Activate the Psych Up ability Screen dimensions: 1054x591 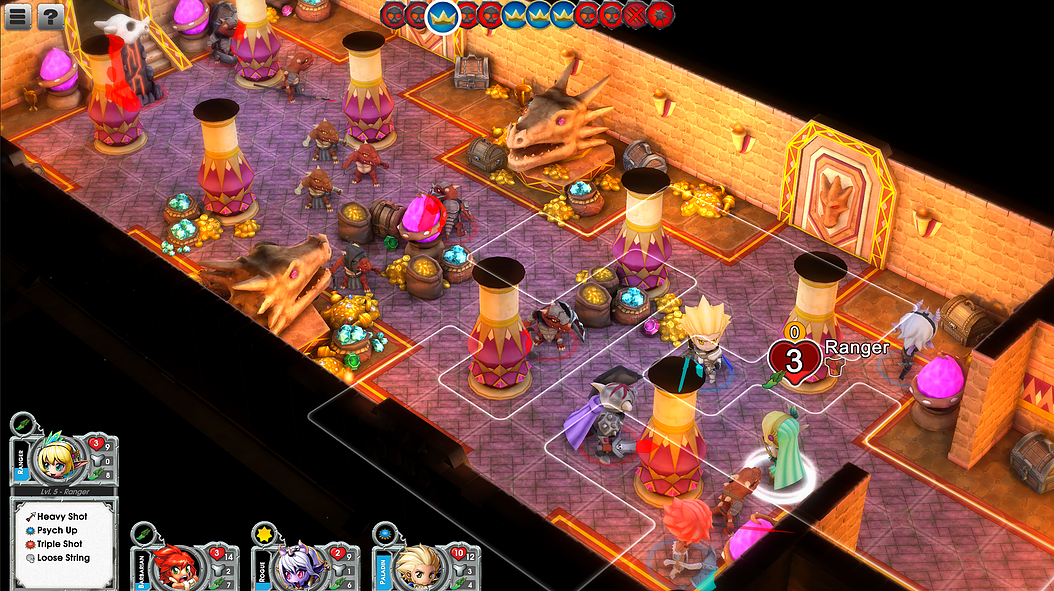(x=57, y=530)
